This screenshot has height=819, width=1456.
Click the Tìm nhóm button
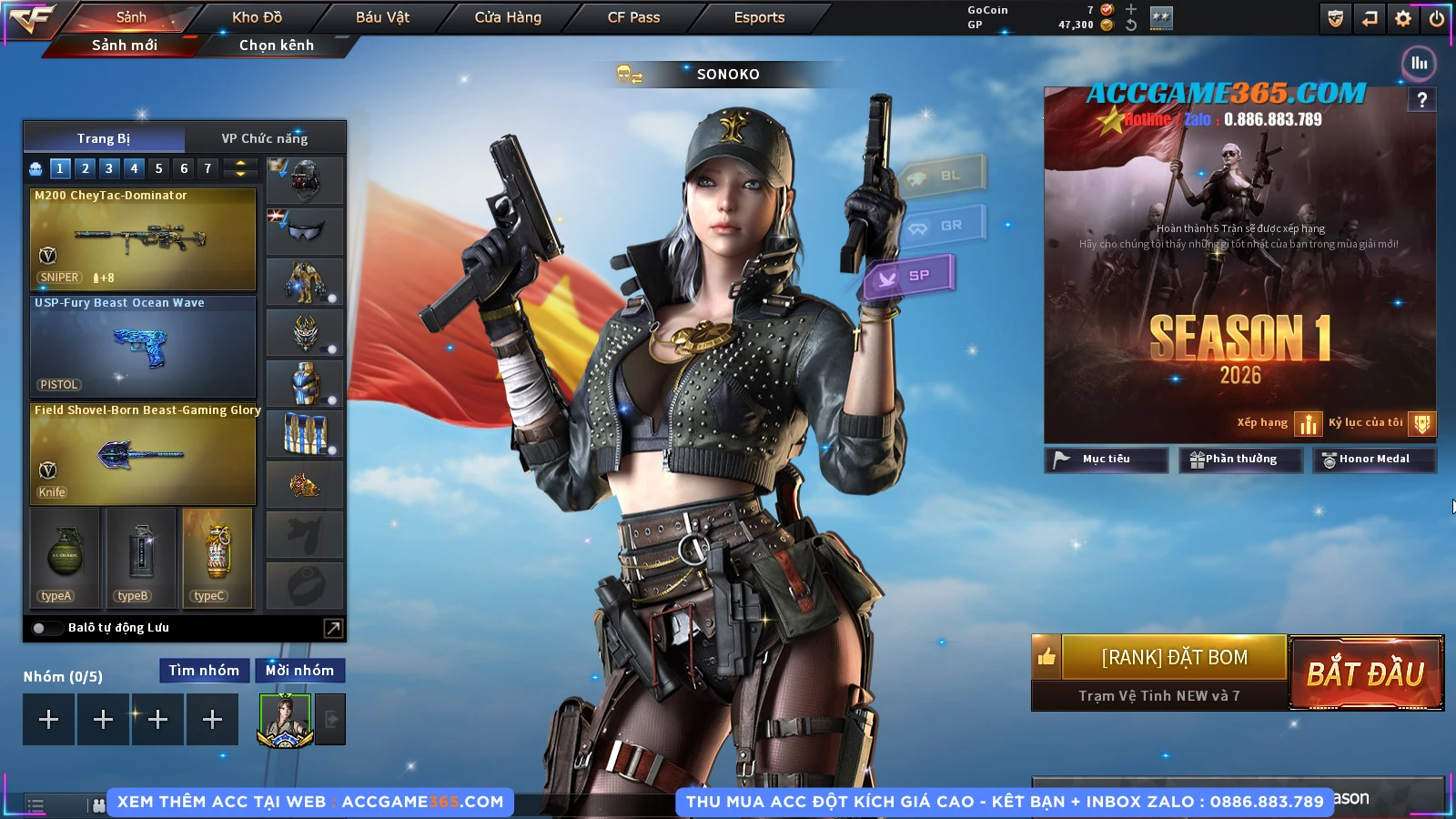tap(204, 671)
